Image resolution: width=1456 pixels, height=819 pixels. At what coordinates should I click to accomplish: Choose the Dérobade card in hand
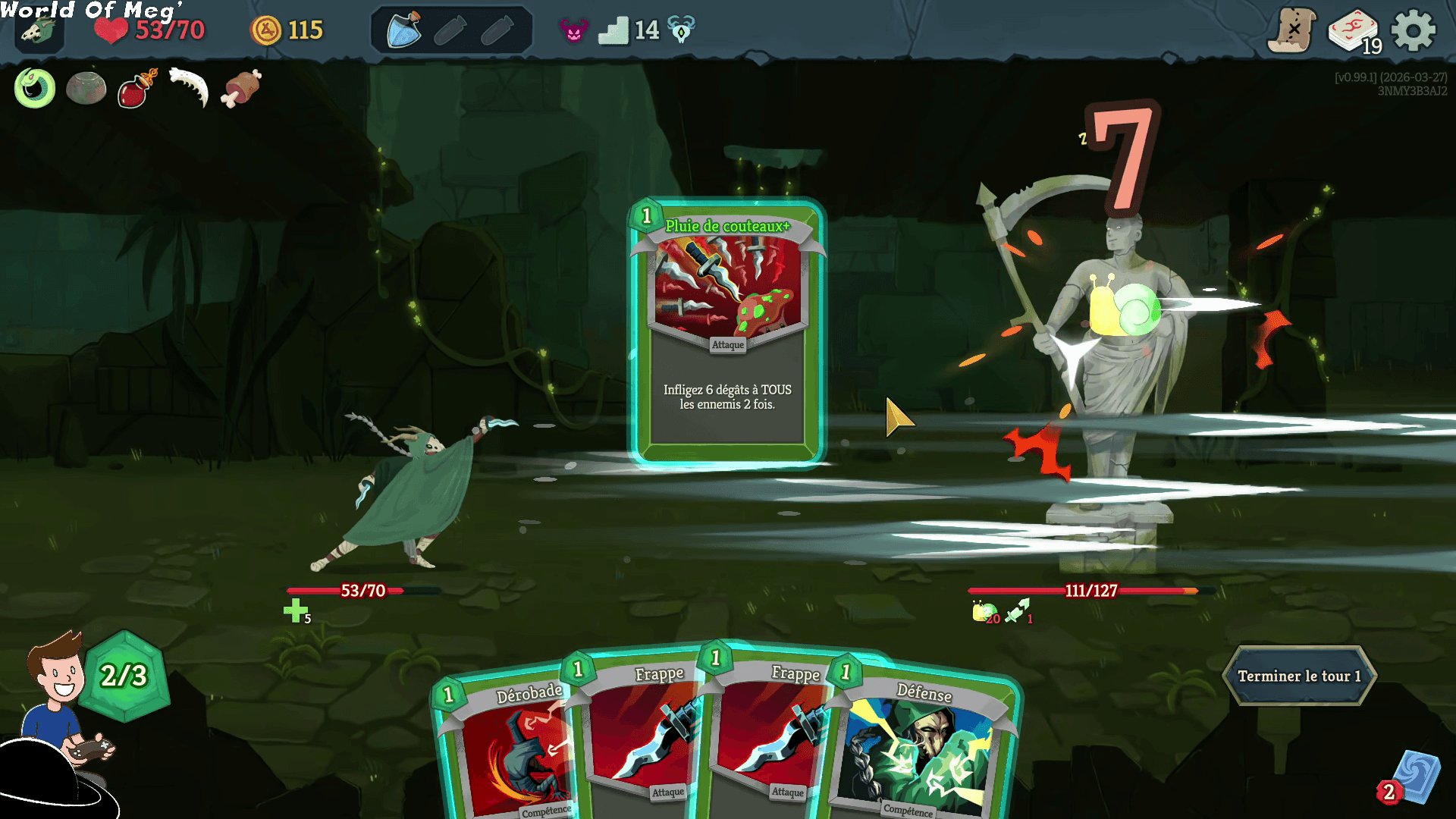click(x=508, y=747)
